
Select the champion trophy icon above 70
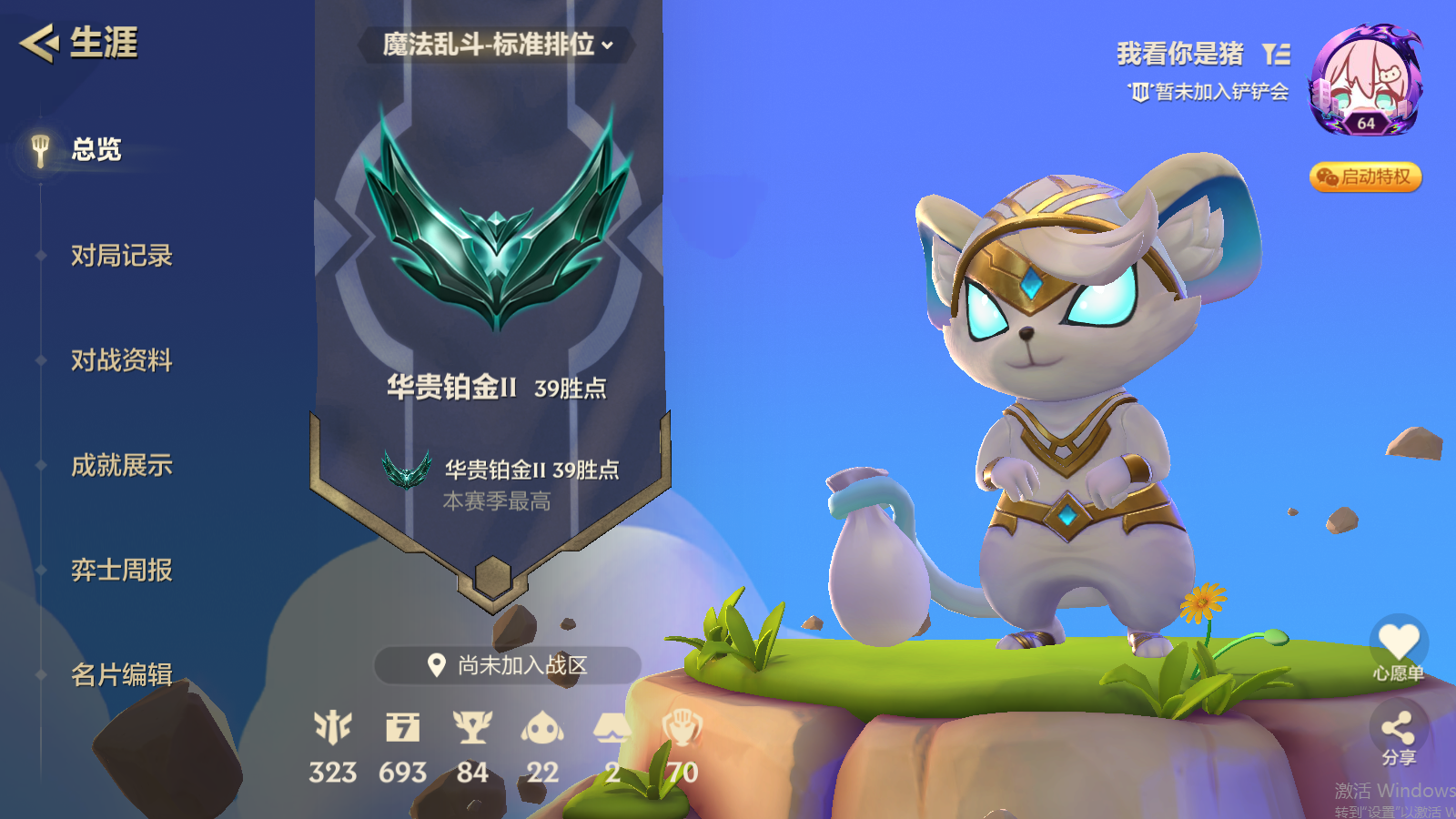point(681,728)
